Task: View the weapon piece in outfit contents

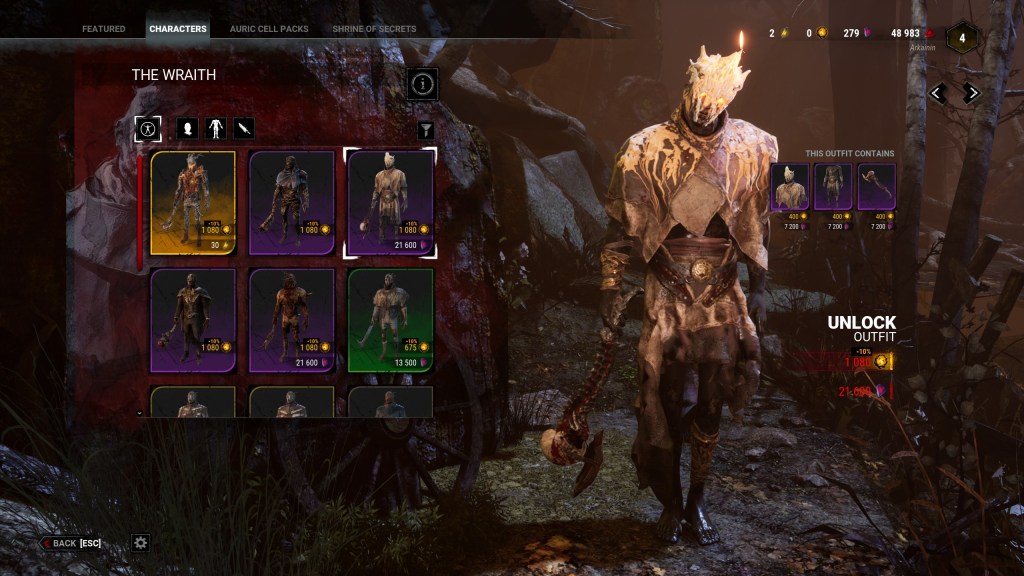Action: [876, 188]
